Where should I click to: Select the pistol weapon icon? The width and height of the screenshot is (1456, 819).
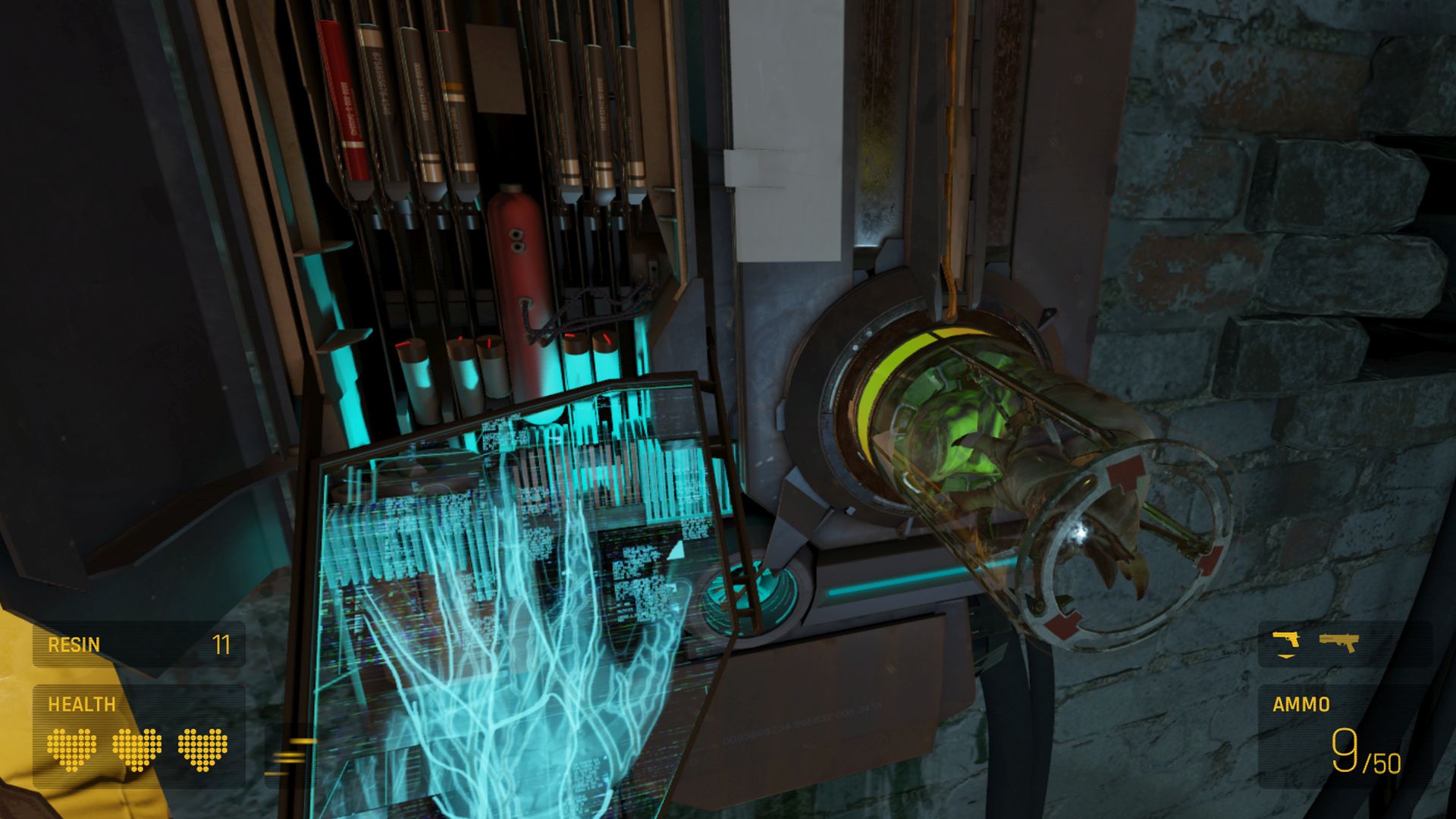pos(1286,641)
